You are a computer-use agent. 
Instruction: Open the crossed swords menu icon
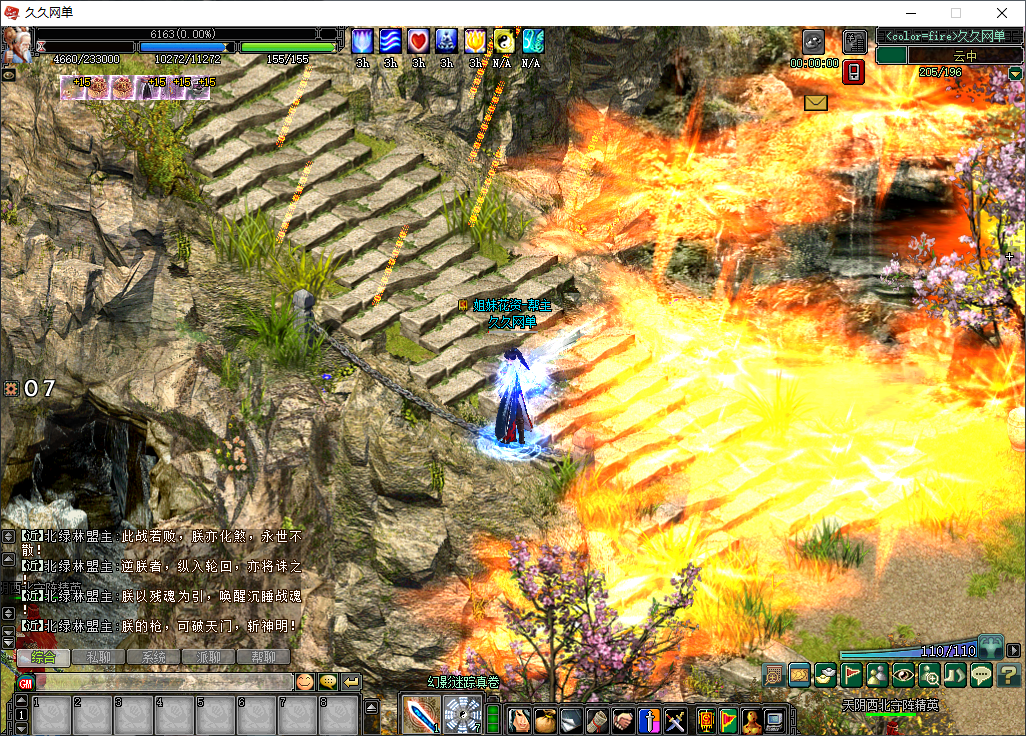(675, 719)
